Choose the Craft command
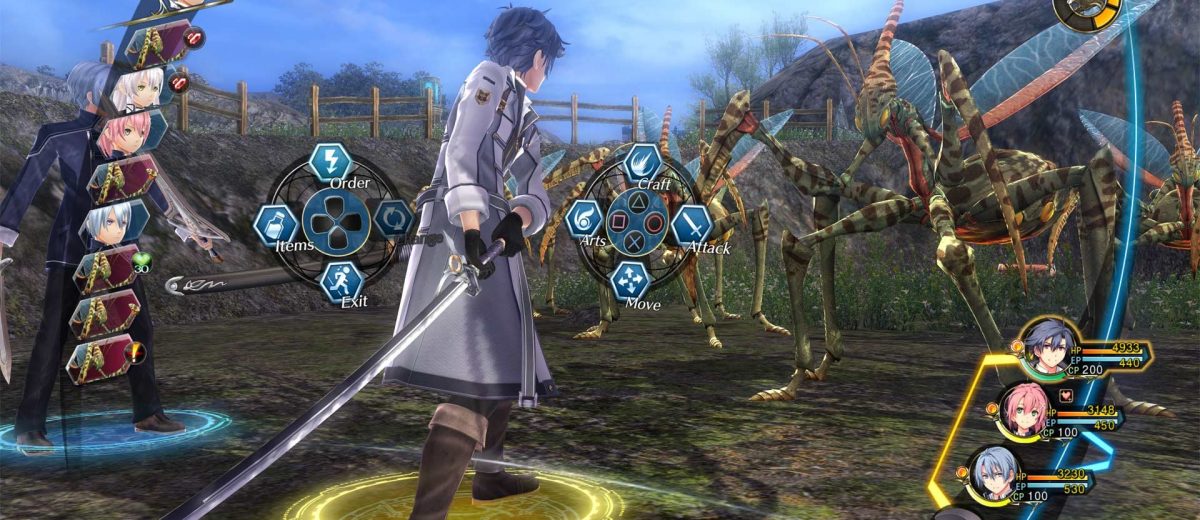Viewport: 1200px width, 520px height. coord(642,163)
